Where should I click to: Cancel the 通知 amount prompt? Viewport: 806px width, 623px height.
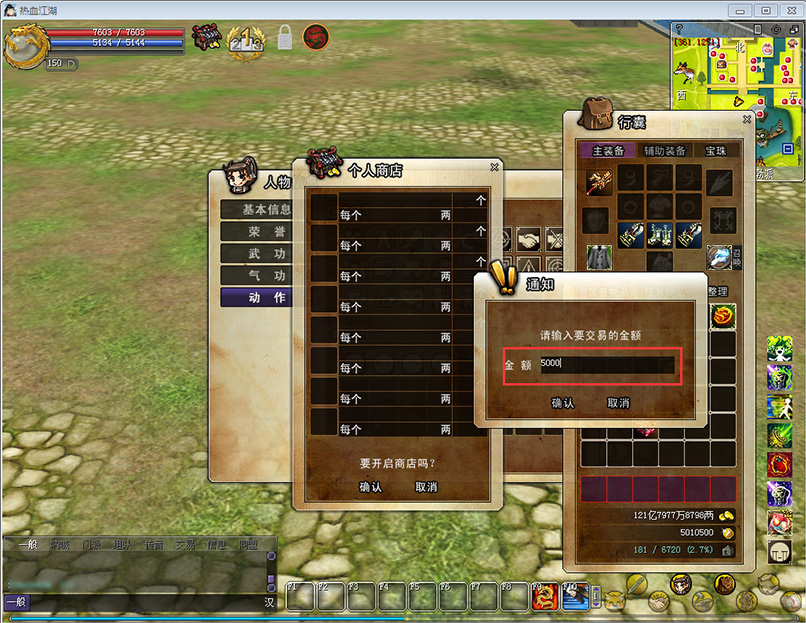[618, 403]
